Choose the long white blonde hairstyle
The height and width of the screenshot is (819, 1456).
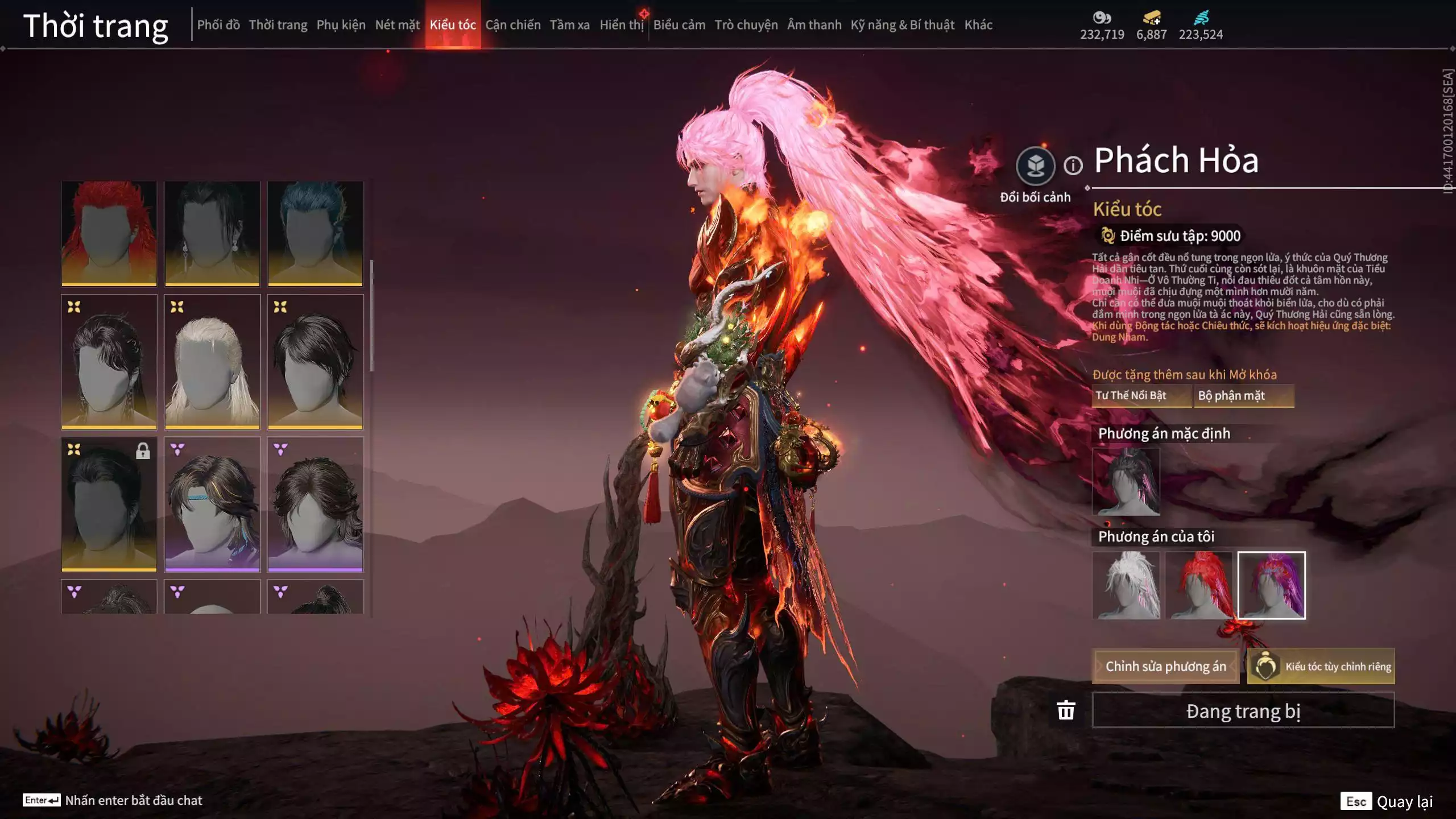point(212,361)
